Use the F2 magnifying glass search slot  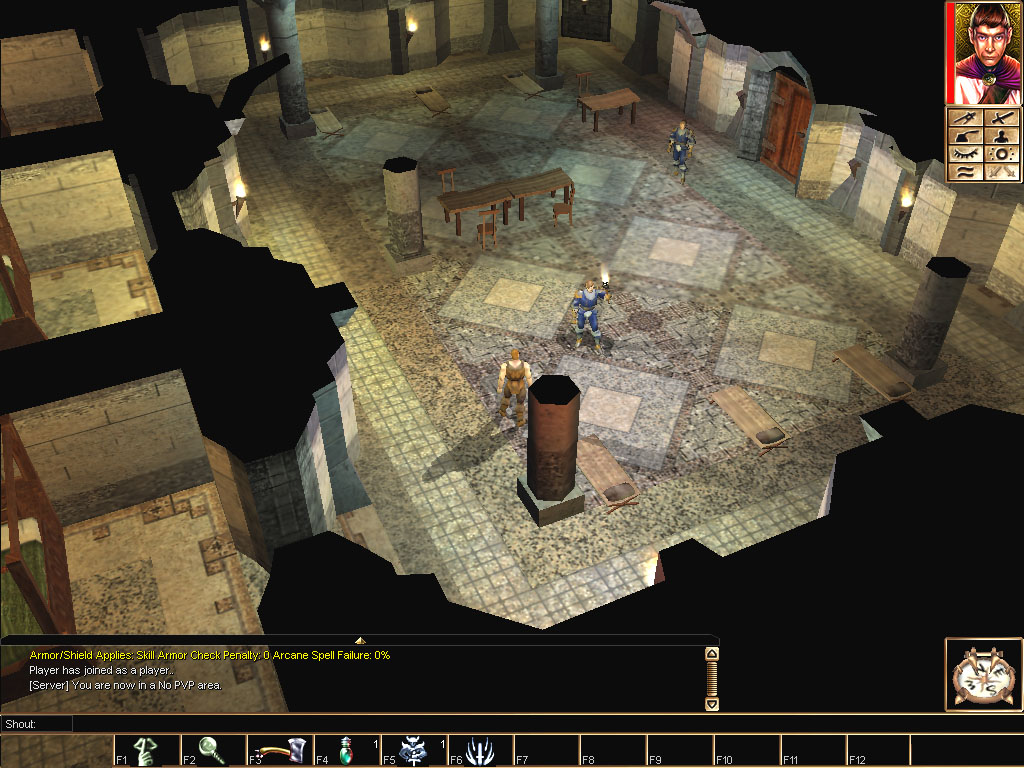coord(213,750)
